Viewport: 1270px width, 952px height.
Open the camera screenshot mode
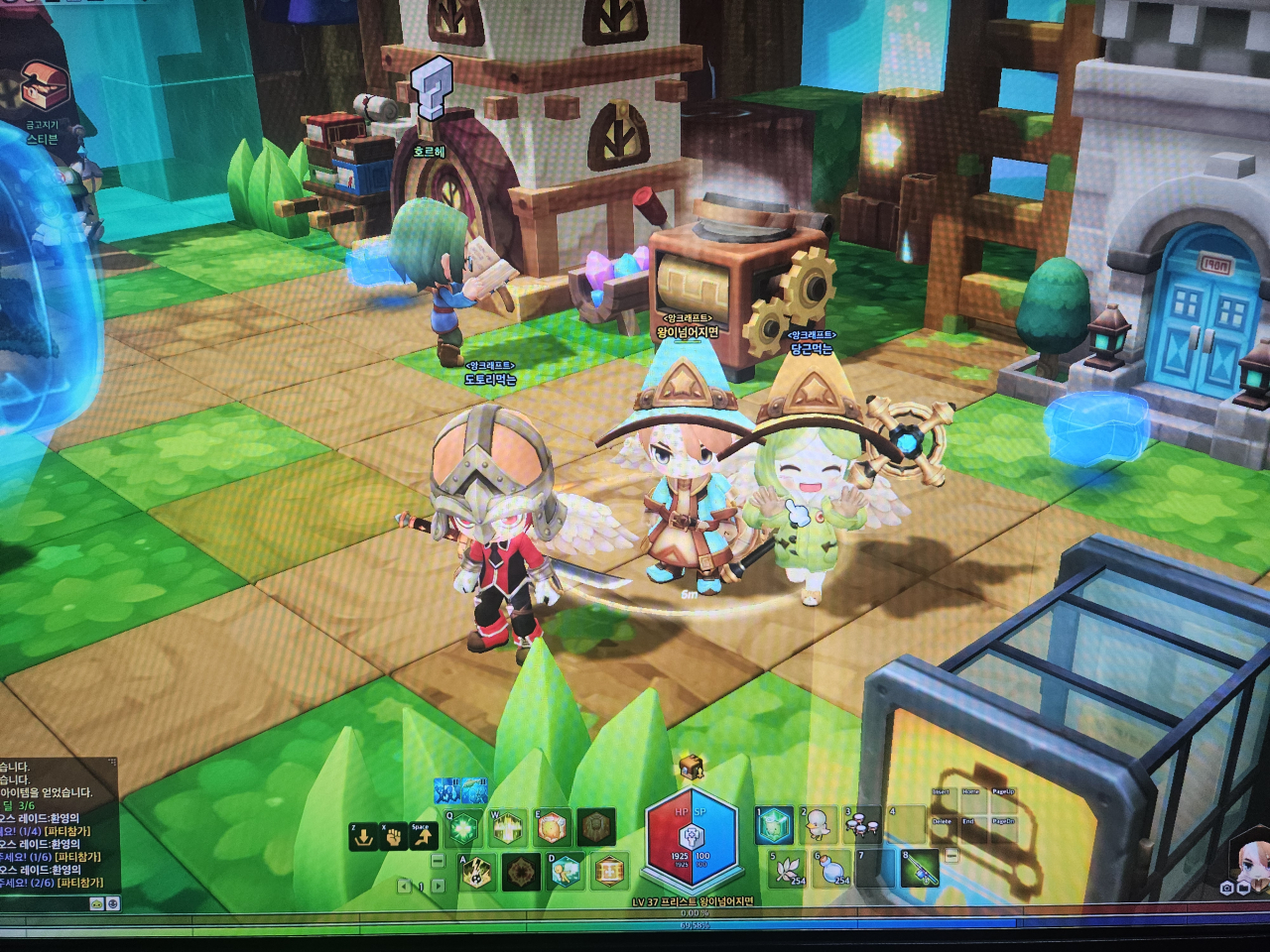click(x=1227, y=889)
